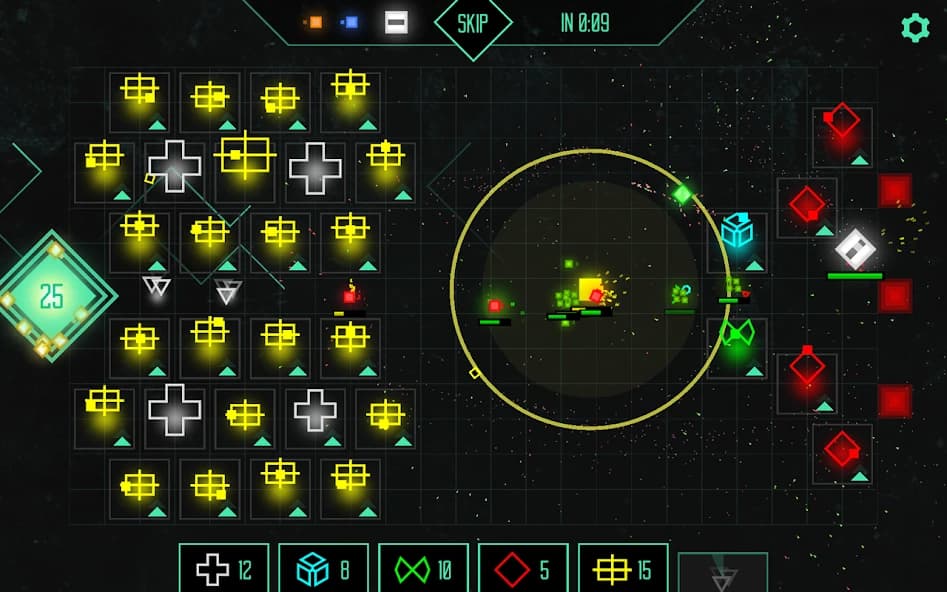
Task: Pick the green bowtie tower costing 10
Action: 423,569
